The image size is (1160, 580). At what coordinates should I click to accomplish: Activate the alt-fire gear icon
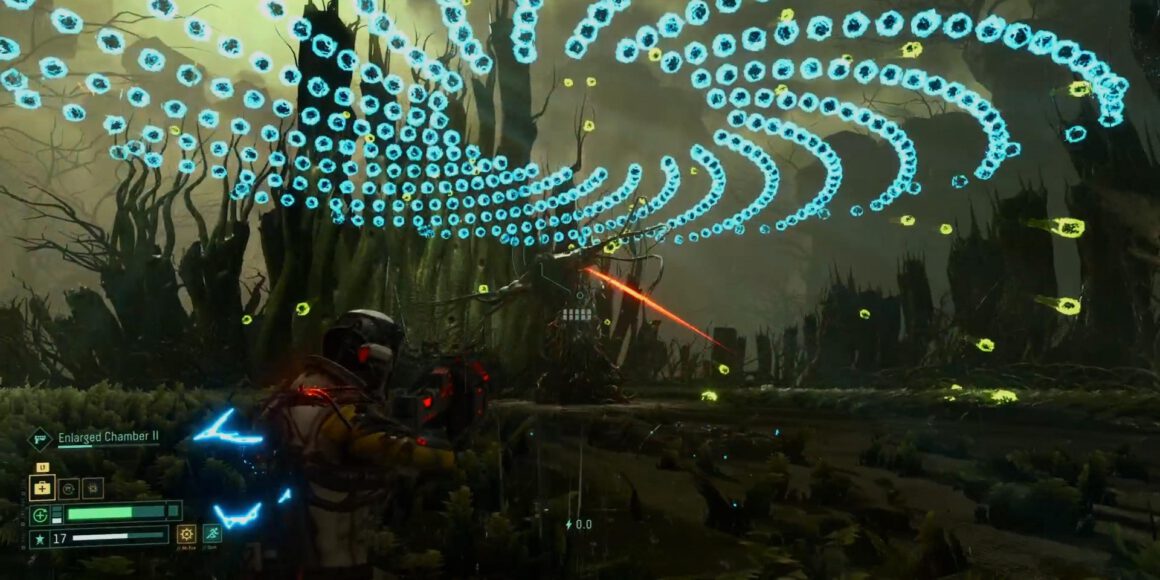186,534
